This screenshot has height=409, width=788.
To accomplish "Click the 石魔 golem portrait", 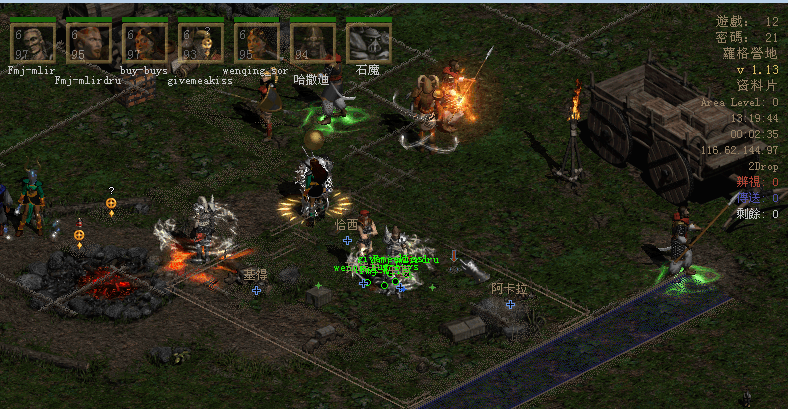I will coord(368,43).
